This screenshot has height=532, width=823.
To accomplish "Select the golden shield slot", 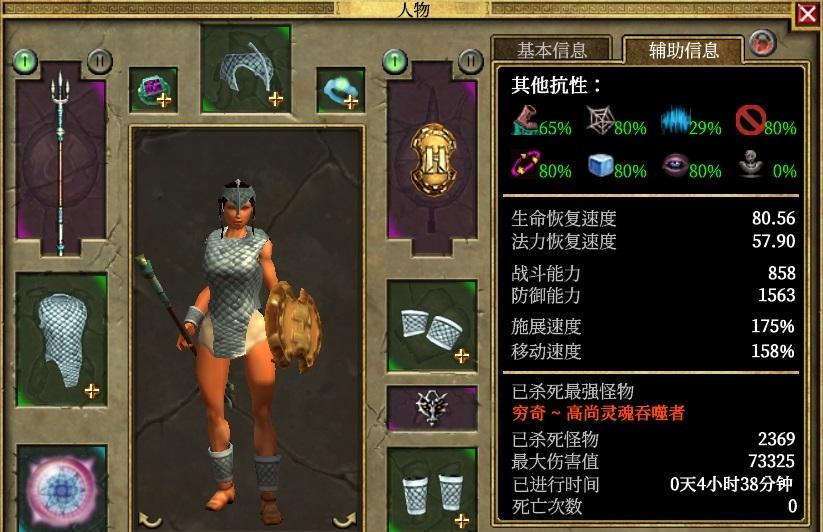I will [432, 160].
